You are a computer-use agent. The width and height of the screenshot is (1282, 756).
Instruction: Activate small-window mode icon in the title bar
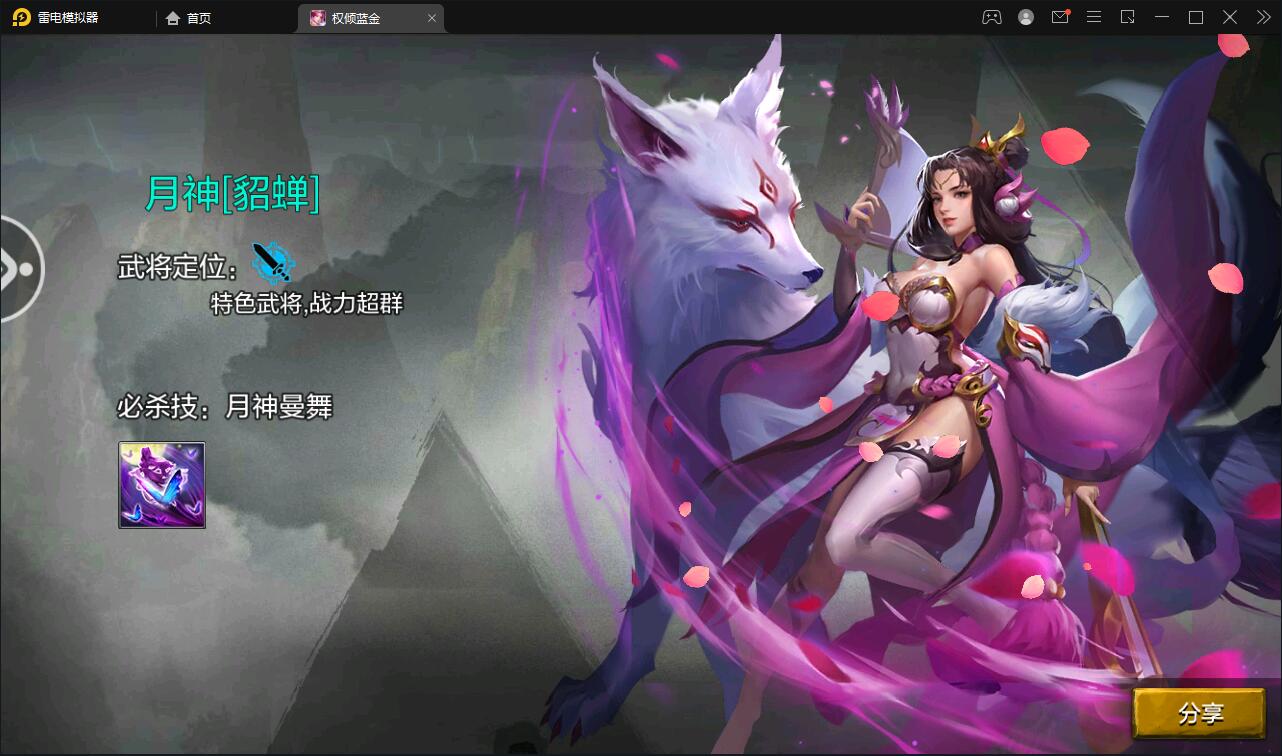pos(1128,17)
